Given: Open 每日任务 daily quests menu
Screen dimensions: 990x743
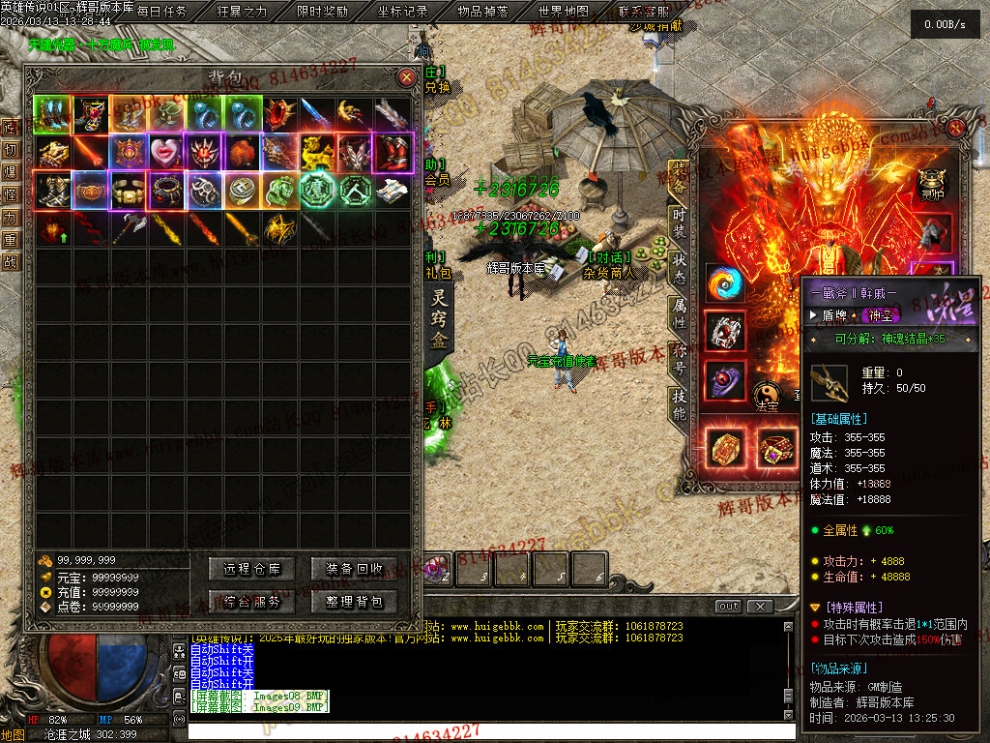Looking at the screenshot, I should [161, 12].
